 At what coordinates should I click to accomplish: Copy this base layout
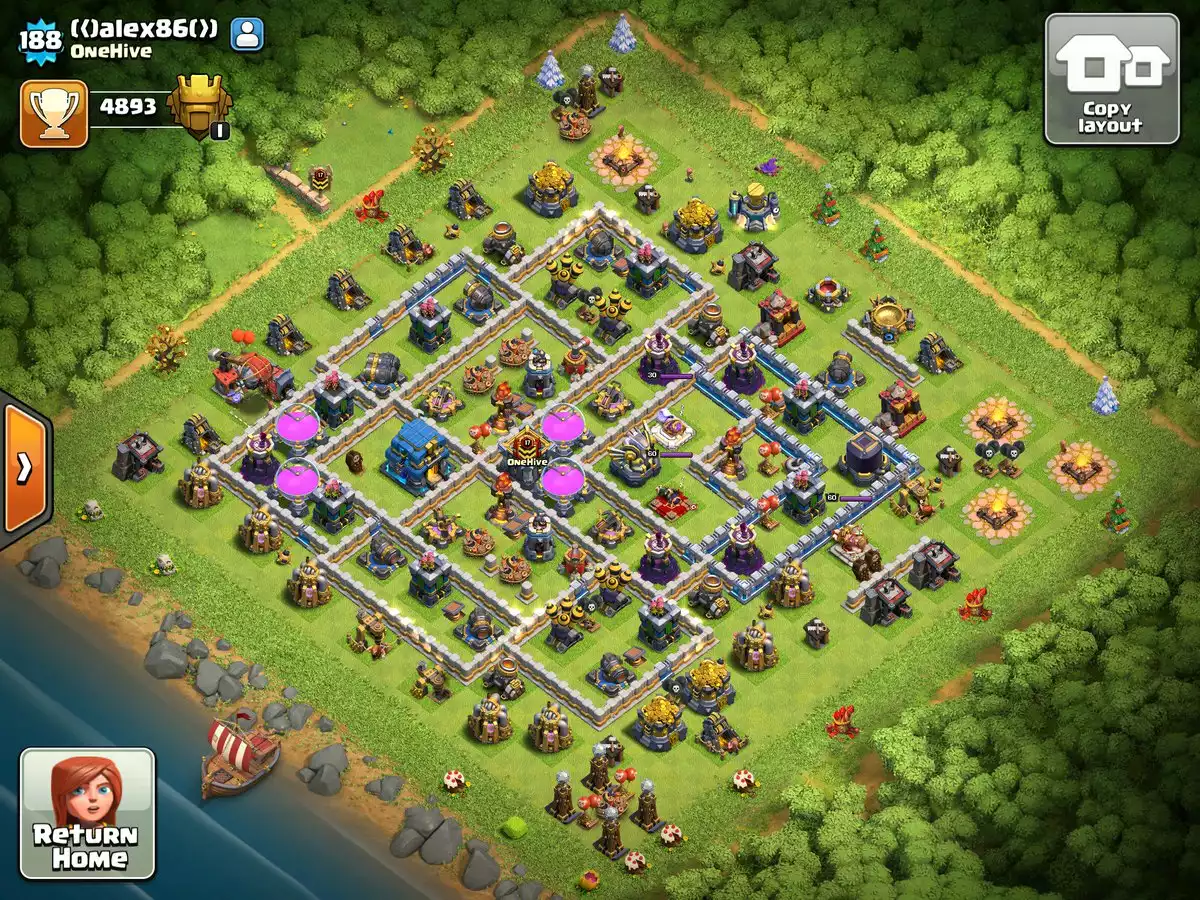[x=1111, y=79]
